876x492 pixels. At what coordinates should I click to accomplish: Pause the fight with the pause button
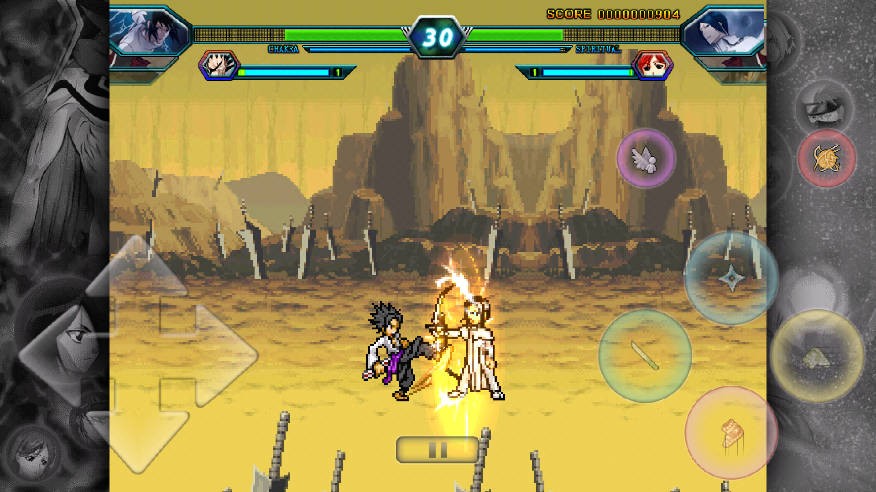click(437, 449)
